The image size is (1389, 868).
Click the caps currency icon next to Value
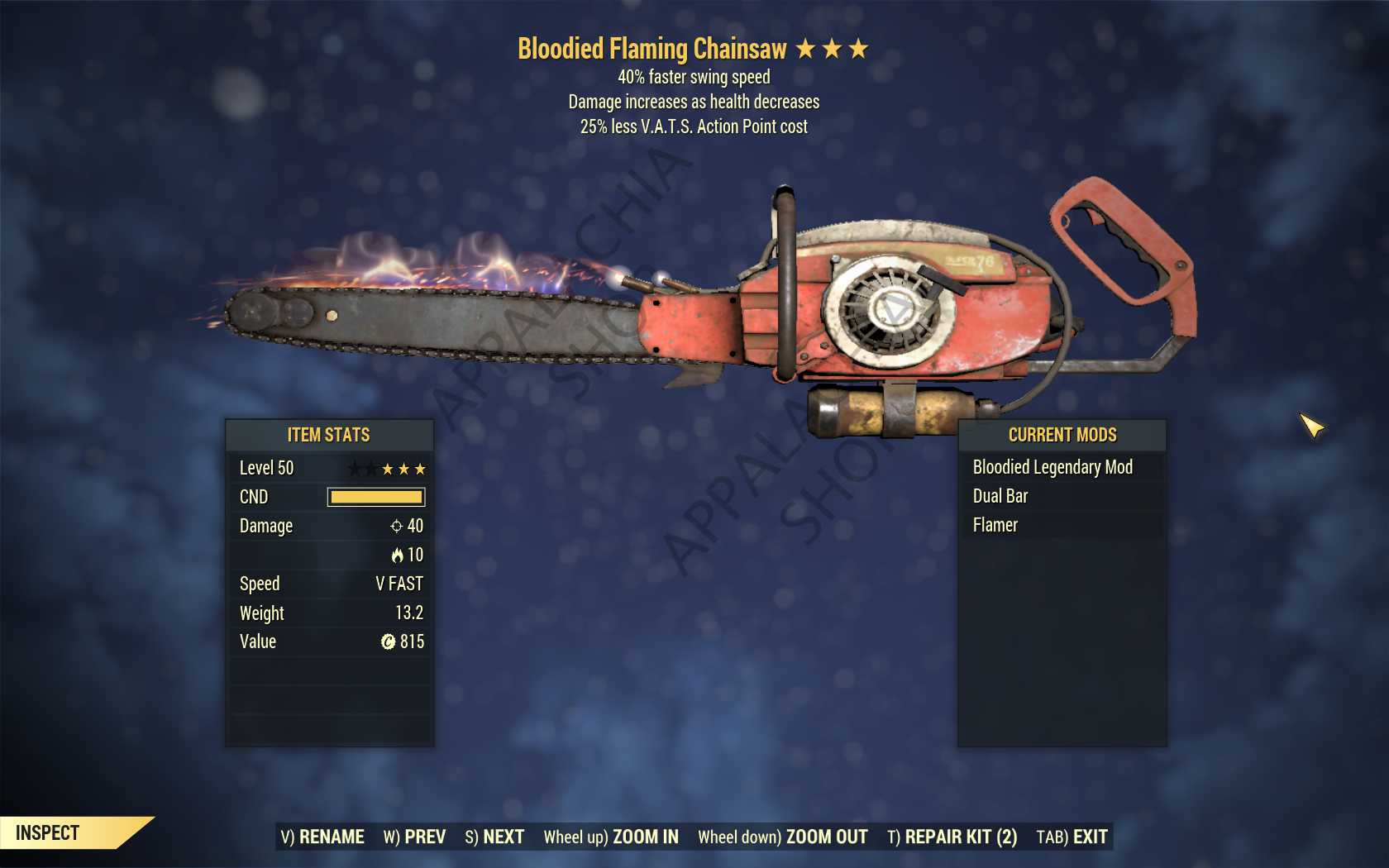(389, 641)
